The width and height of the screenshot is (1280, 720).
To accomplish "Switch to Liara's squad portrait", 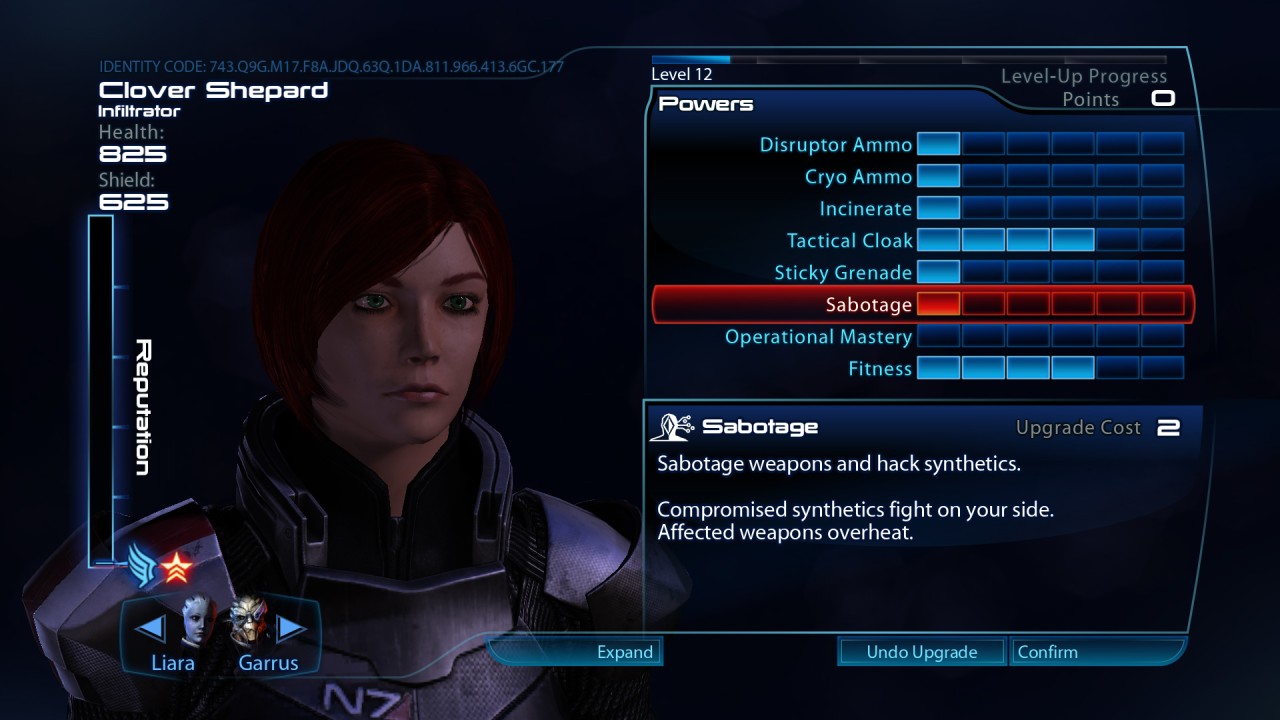I will pos(198,625).
